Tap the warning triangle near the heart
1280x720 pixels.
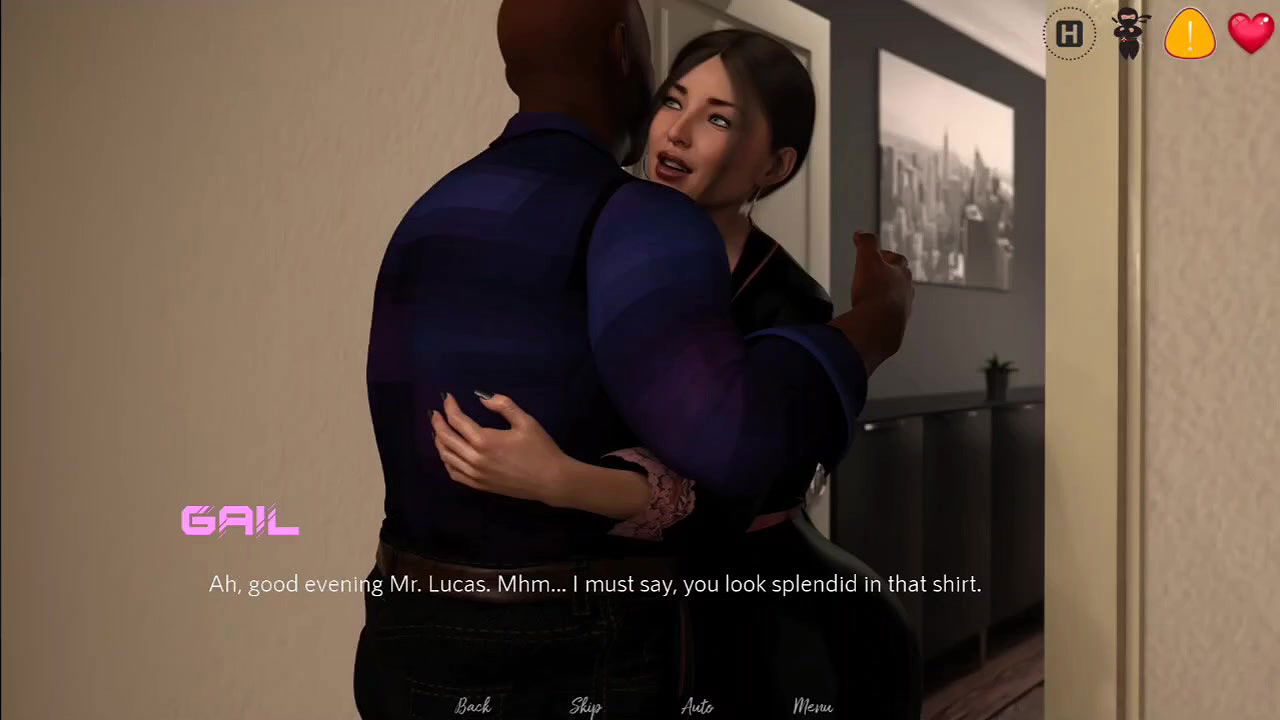[1189, 34]
